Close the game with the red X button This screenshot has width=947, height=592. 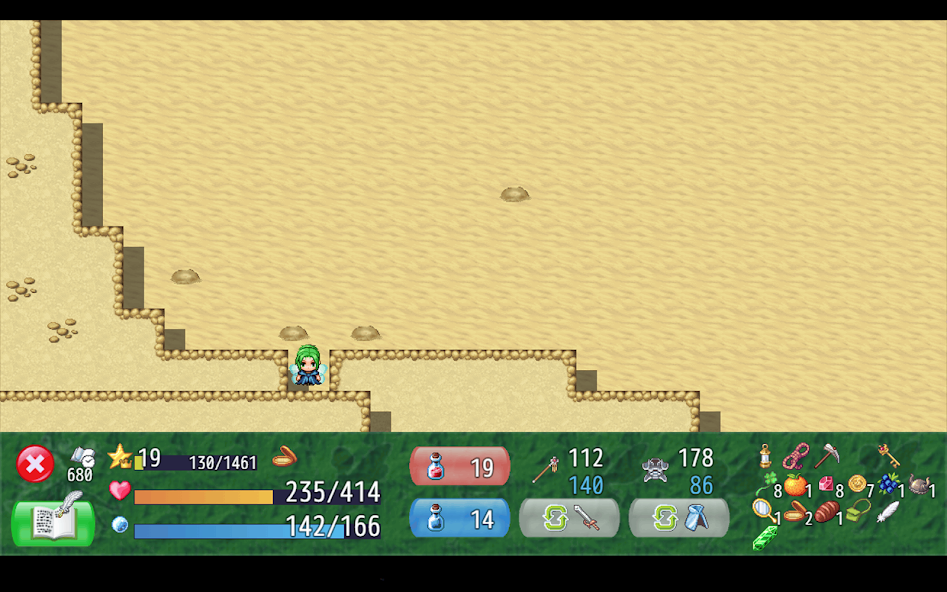(x=35, y=464)
